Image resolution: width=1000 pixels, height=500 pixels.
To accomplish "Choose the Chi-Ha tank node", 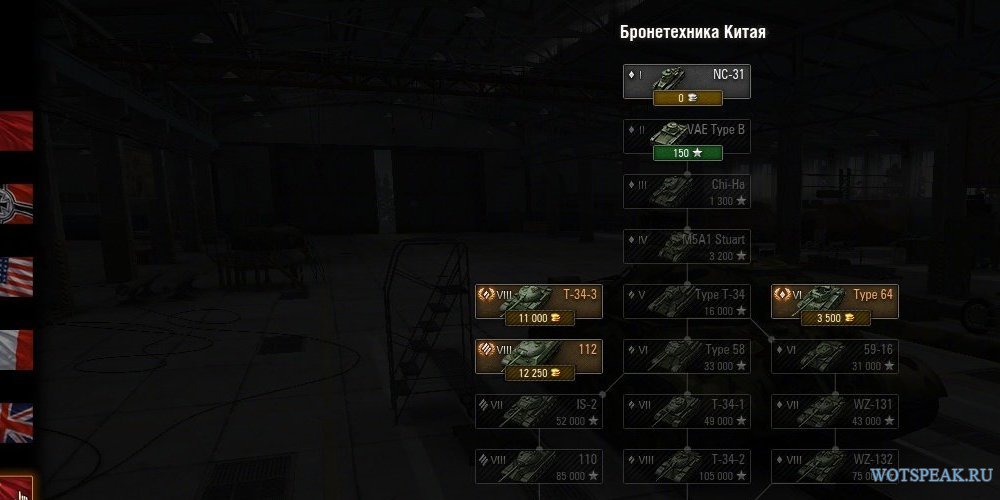I will point(686,191).
